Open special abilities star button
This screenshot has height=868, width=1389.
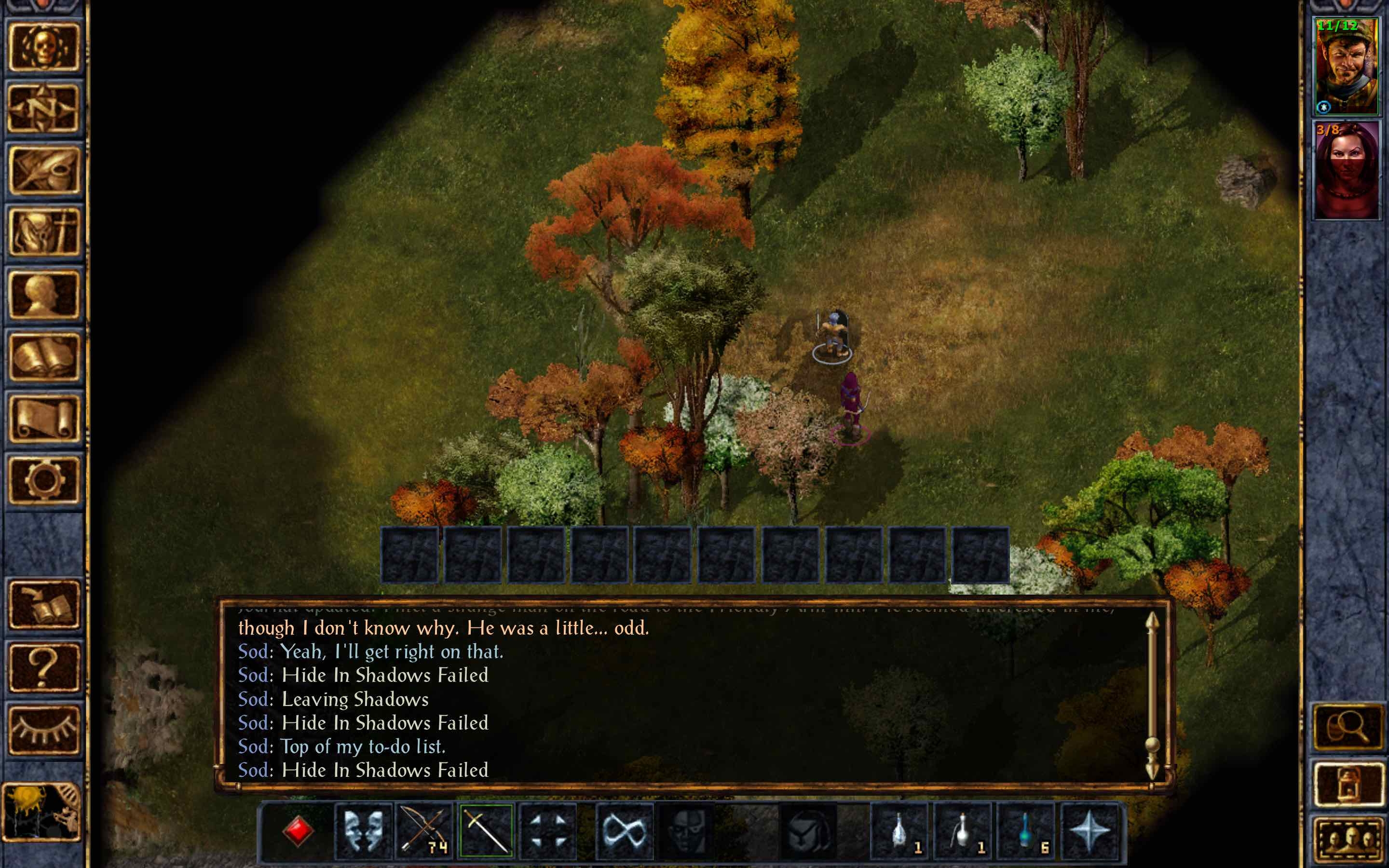[1089, 832]
